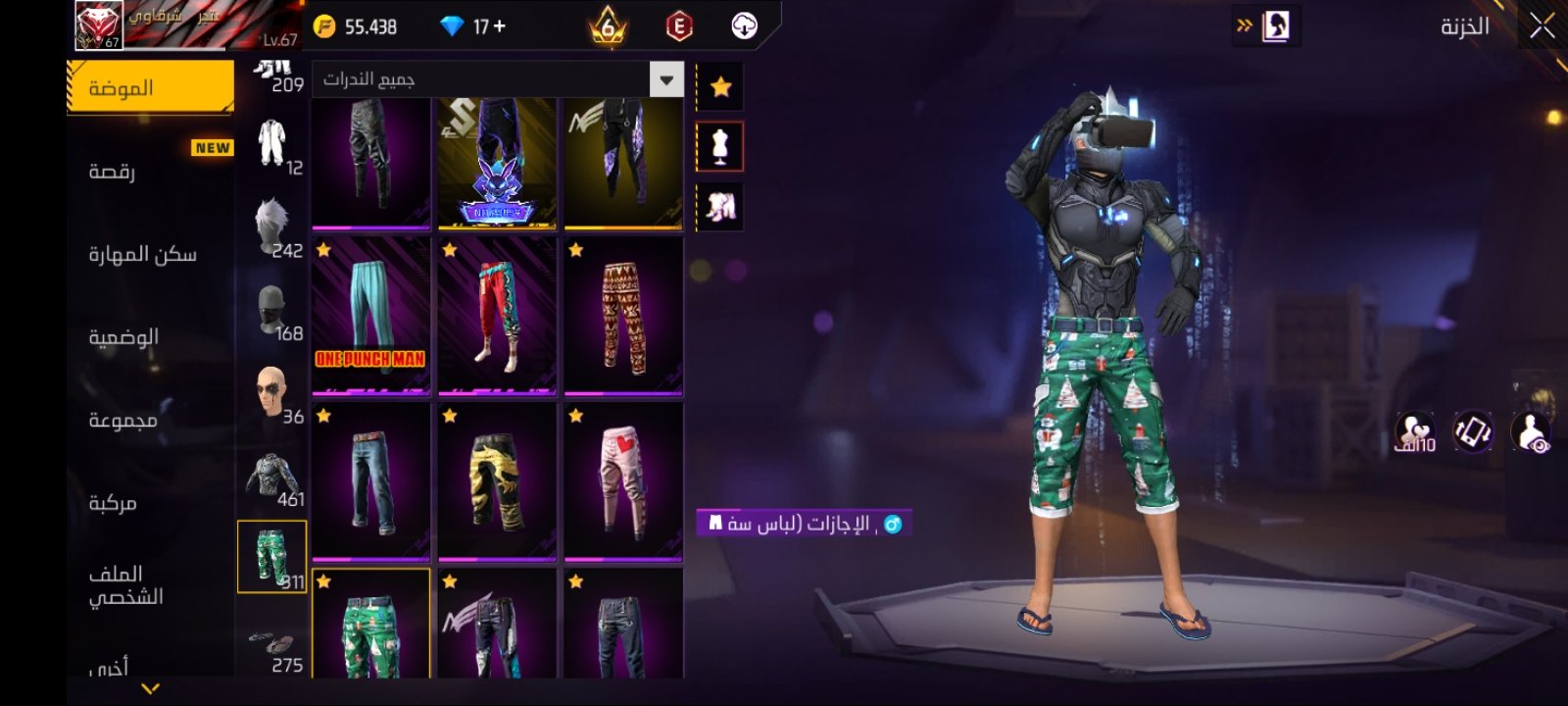The image size is (1568, 706).
Task: Select the mannequin outfit view button
Action: tap(720, 147)
